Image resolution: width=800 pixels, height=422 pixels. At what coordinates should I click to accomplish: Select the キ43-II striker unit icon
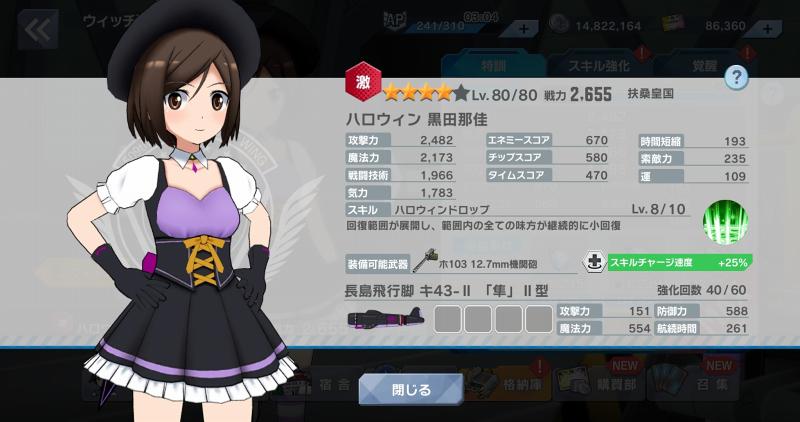[384, 319]
